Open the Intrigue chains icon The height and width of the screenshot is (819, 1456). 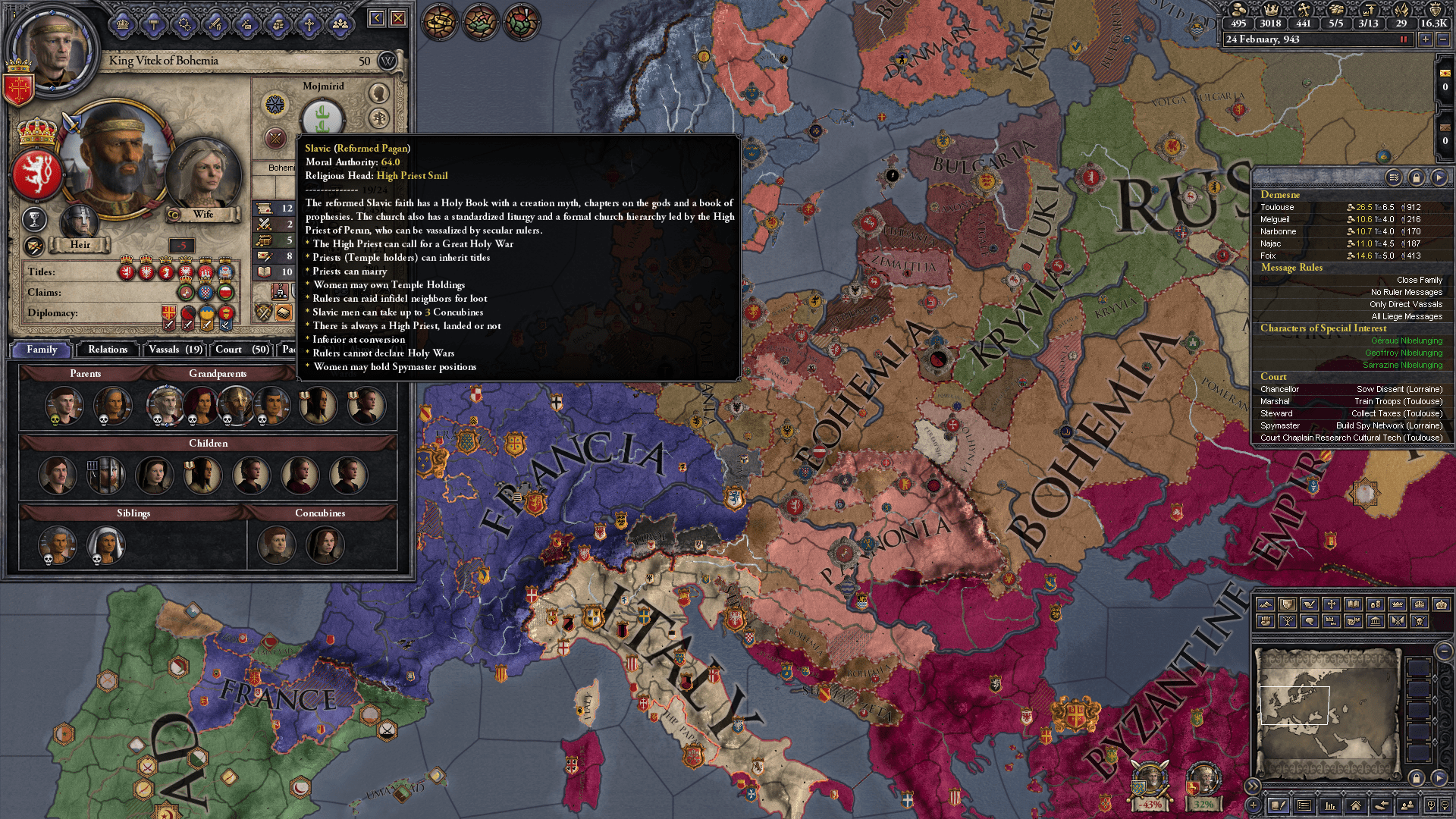(x=184, y=23)
